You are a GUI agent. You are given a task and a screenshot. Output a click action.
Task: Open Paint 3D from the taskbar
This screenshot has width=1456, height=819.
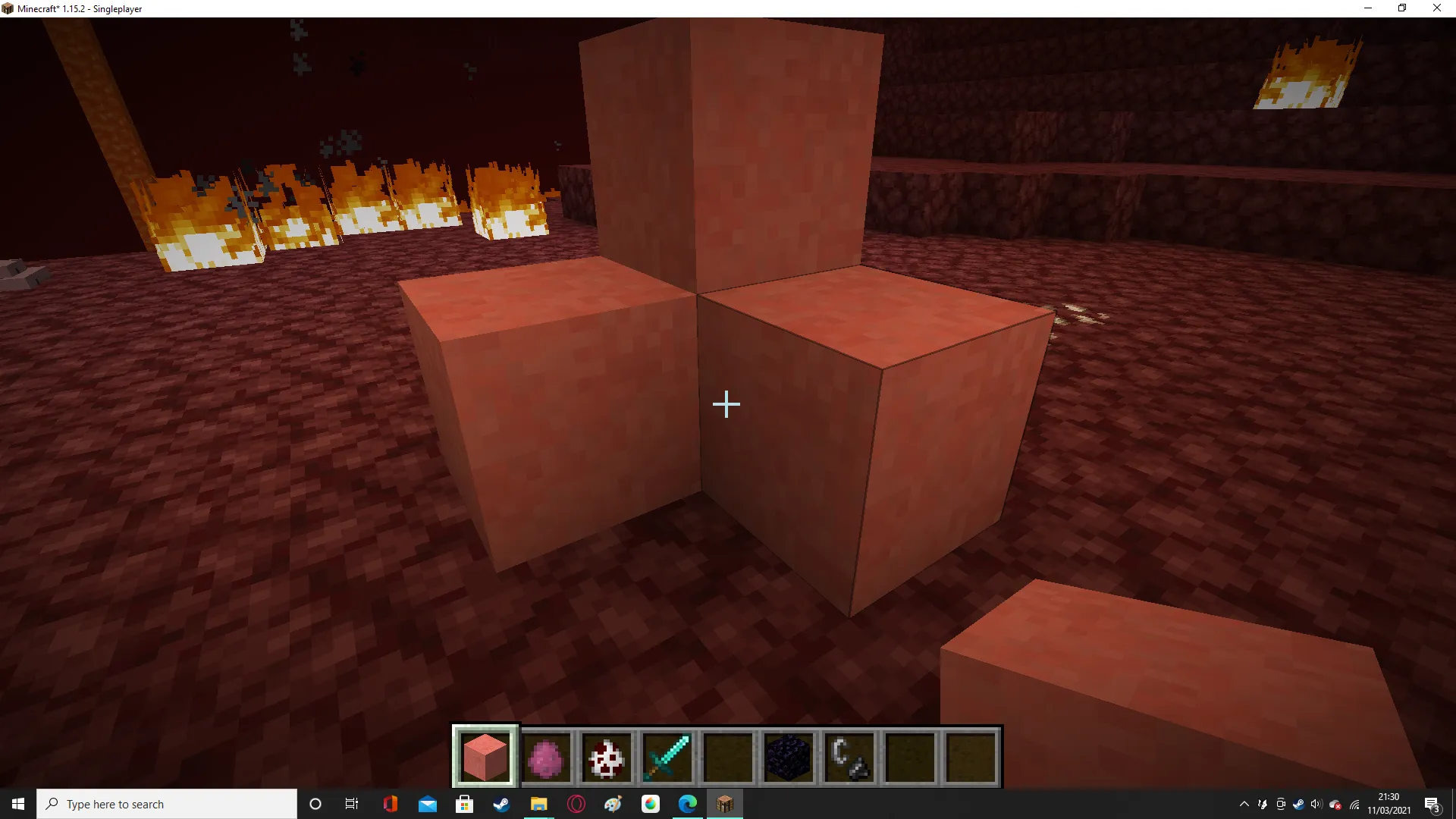613,804
